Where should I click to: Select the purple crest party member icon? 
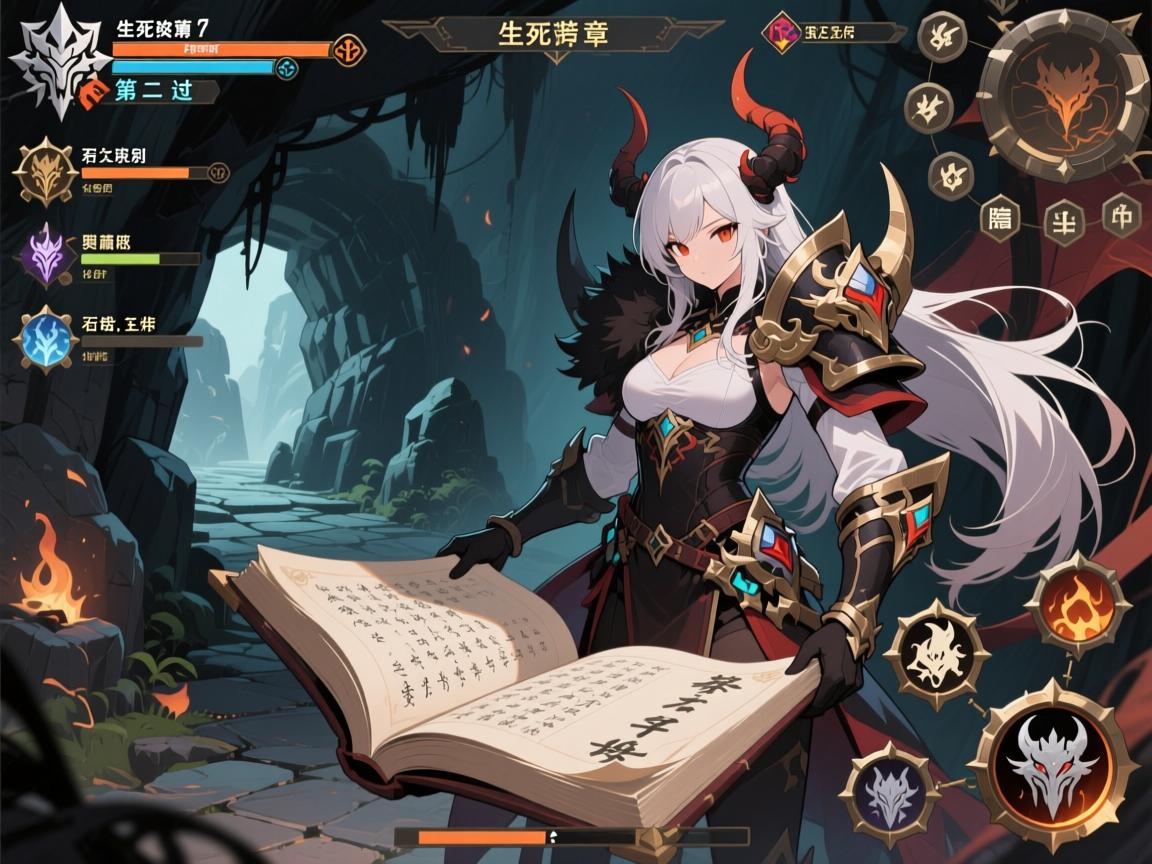pos(45,253)
